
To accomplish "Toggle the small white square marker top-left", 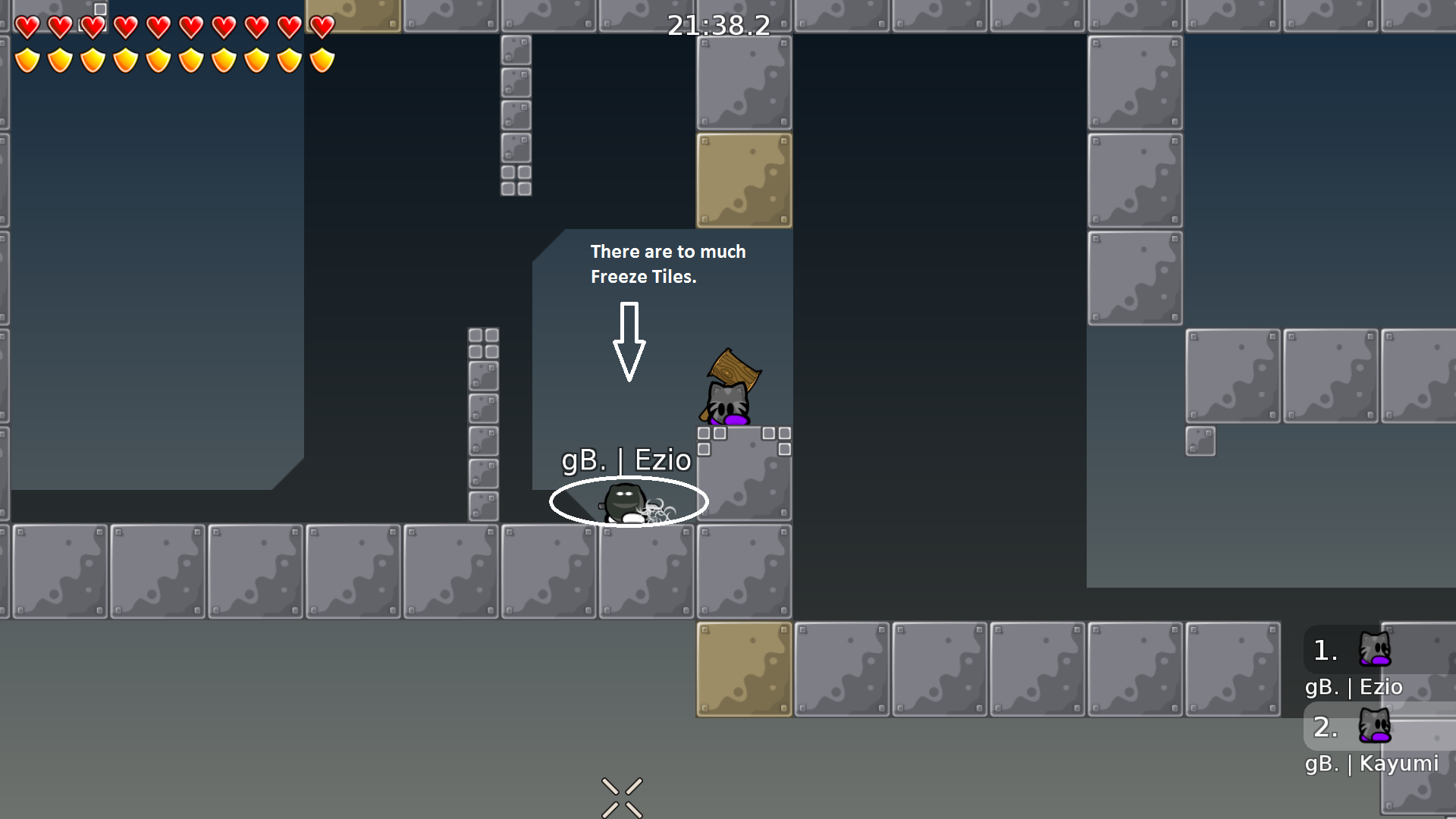I will click(99, 8).
